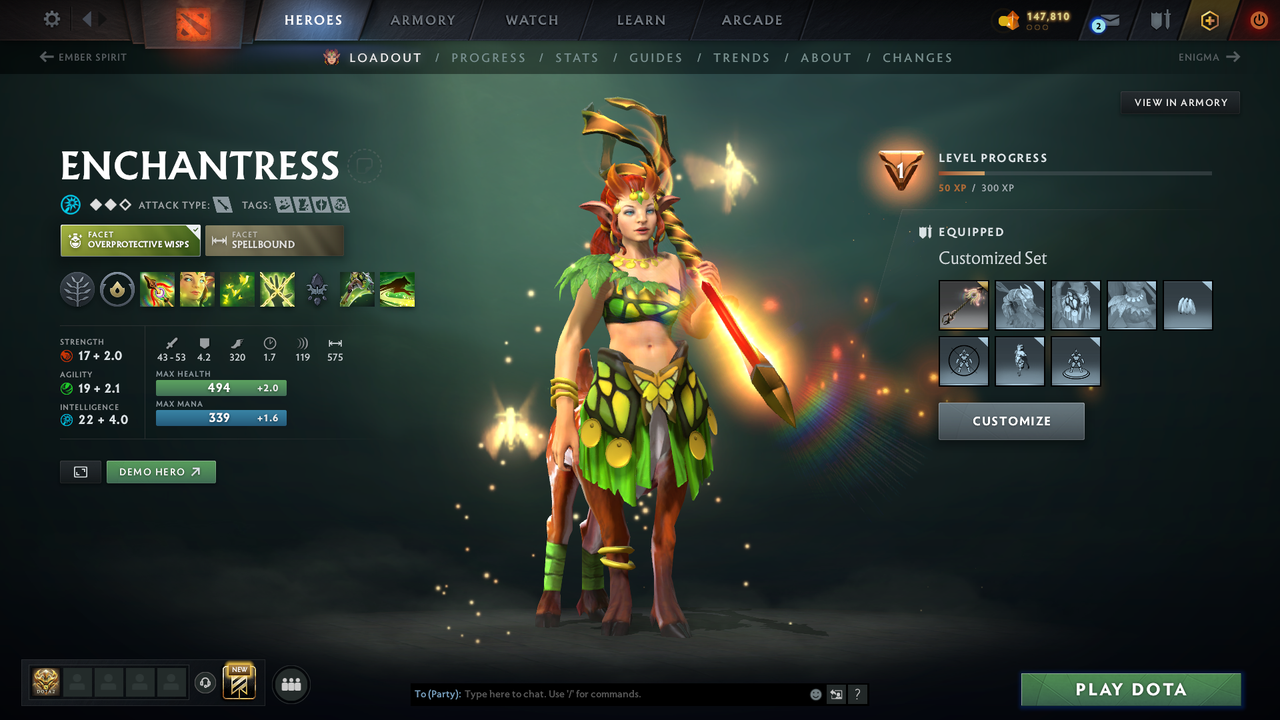This screenshot has width=1280, height=720.
Task: Go to the next hero Enigma
Action: click(x=1210, y=57)
